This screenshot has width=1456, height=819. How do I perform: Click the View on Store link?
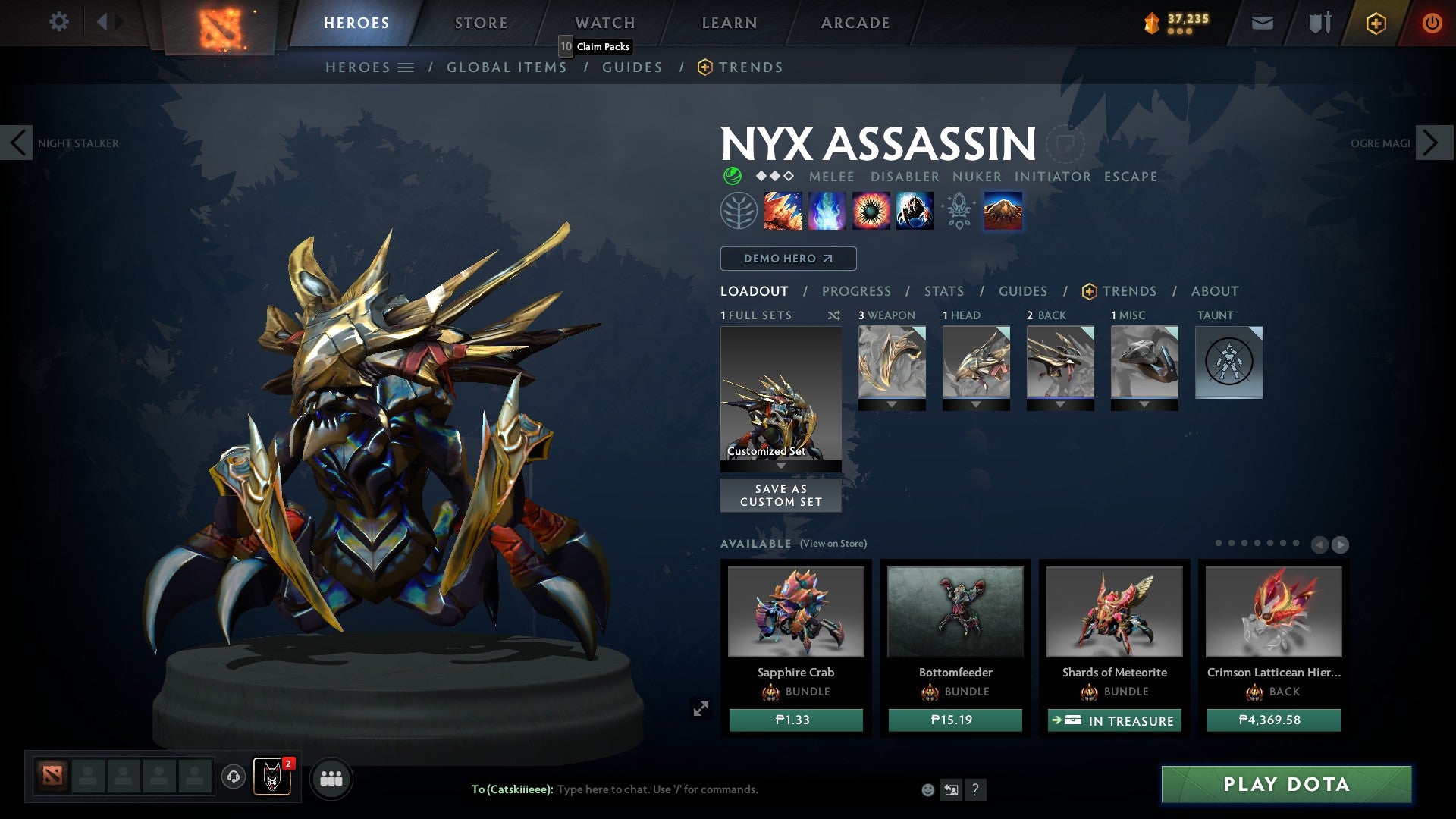coord(832,544)
